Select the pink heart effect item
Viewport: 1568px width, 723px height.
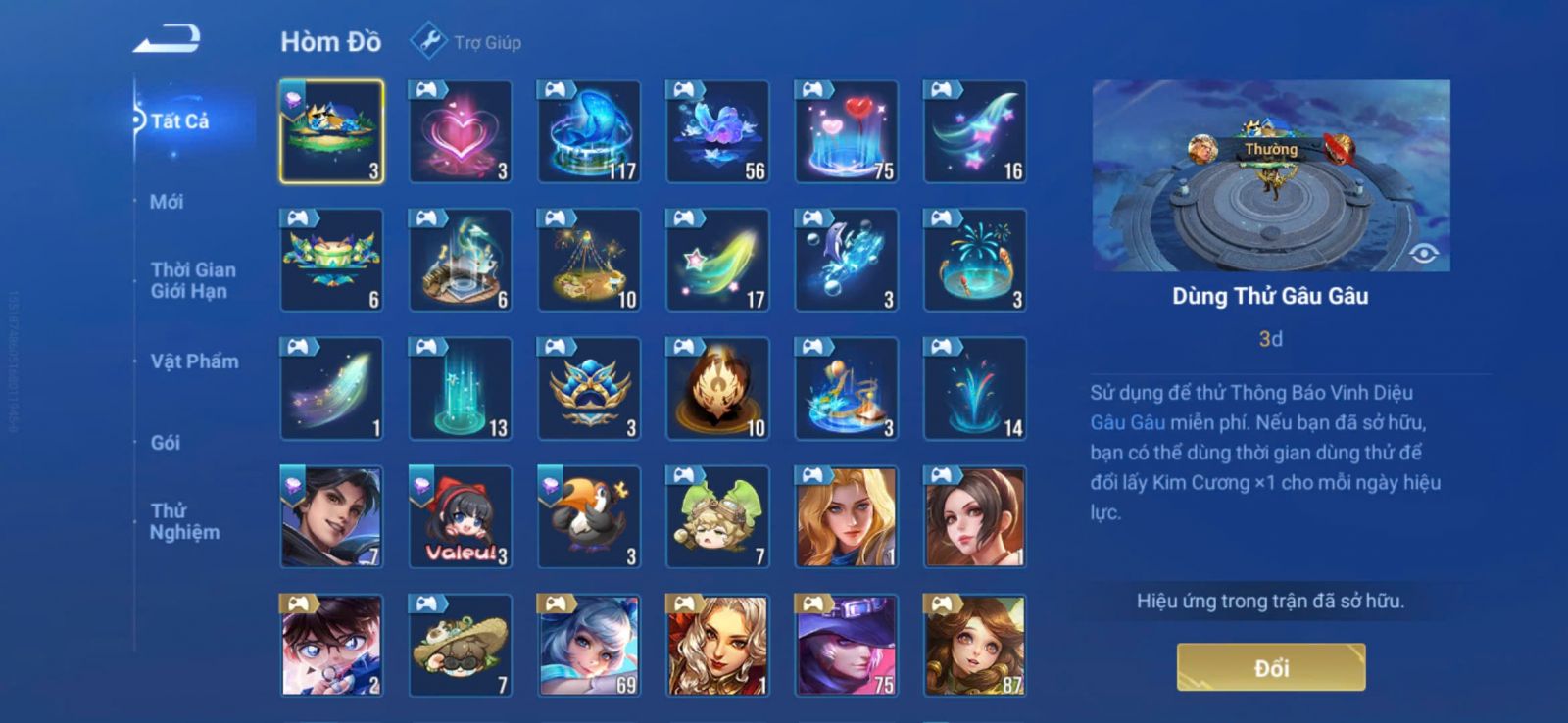click(460, 132)
